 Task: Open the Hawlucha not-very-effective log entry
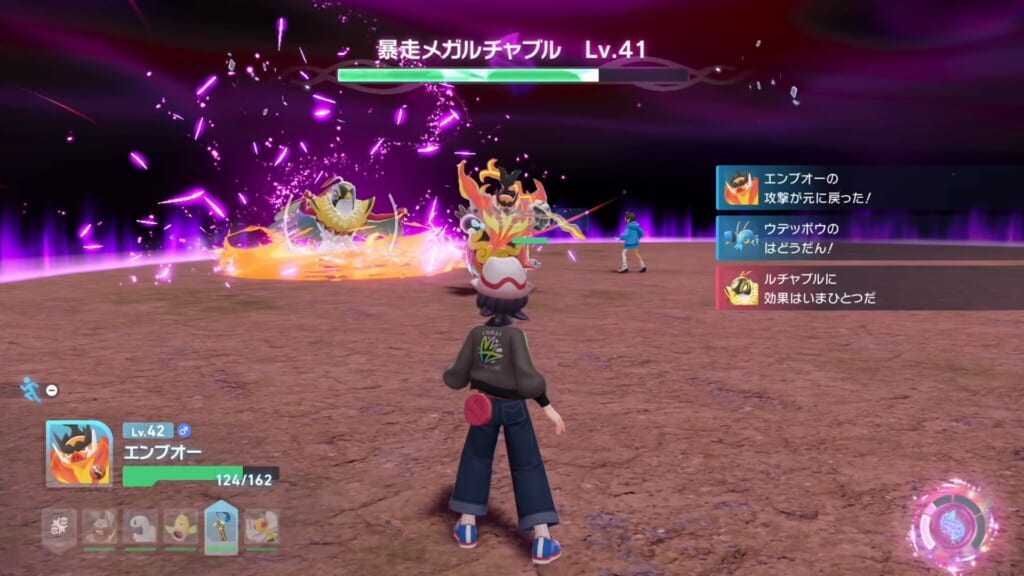868,288
